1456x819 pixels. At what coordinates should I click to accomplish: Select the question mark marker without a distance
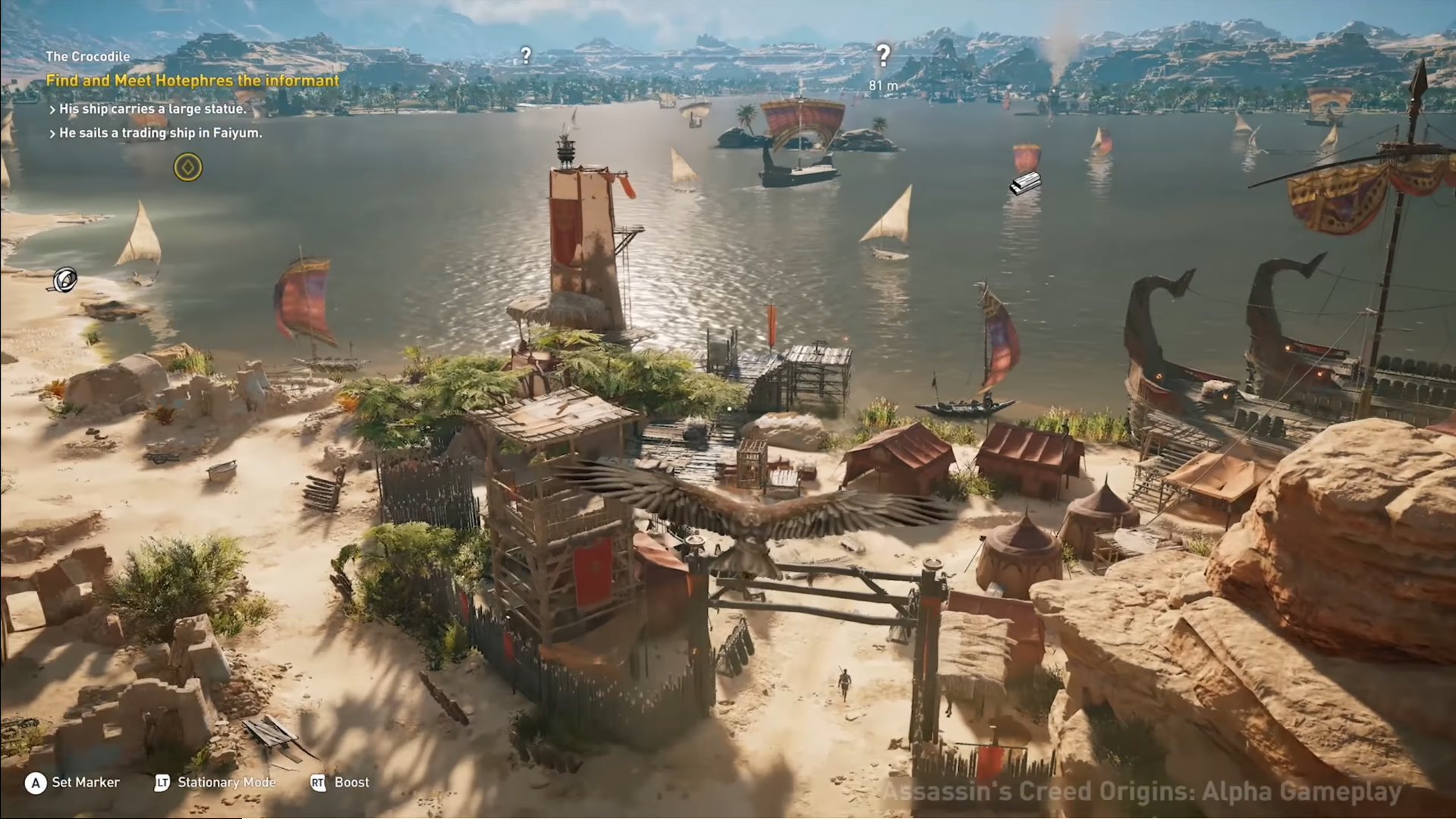[x=525, y=55]
